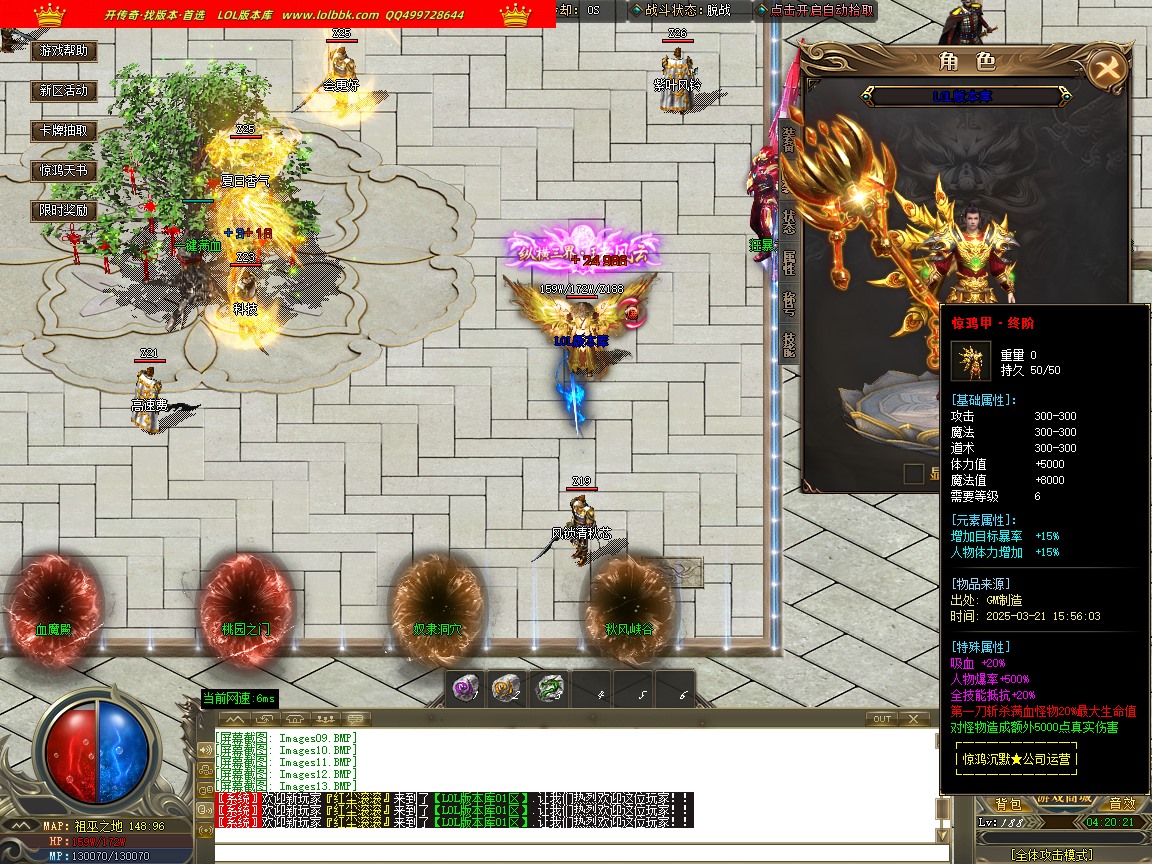Open the 属性 attributes tab
1152x864 pixels.
click(x=789, y=262)
